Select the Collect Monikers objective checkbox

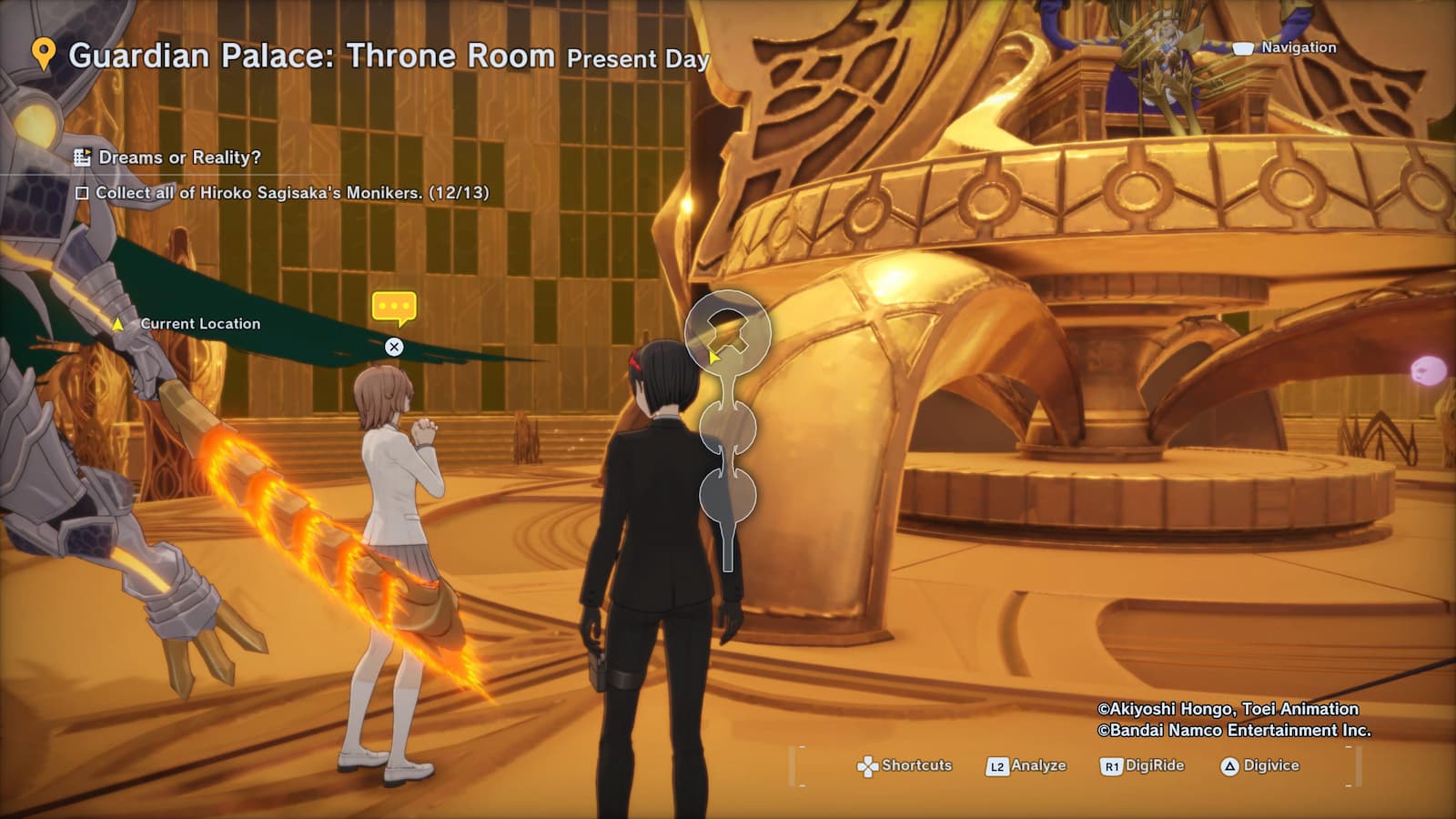pyautogui.click(x=82, y=193)
